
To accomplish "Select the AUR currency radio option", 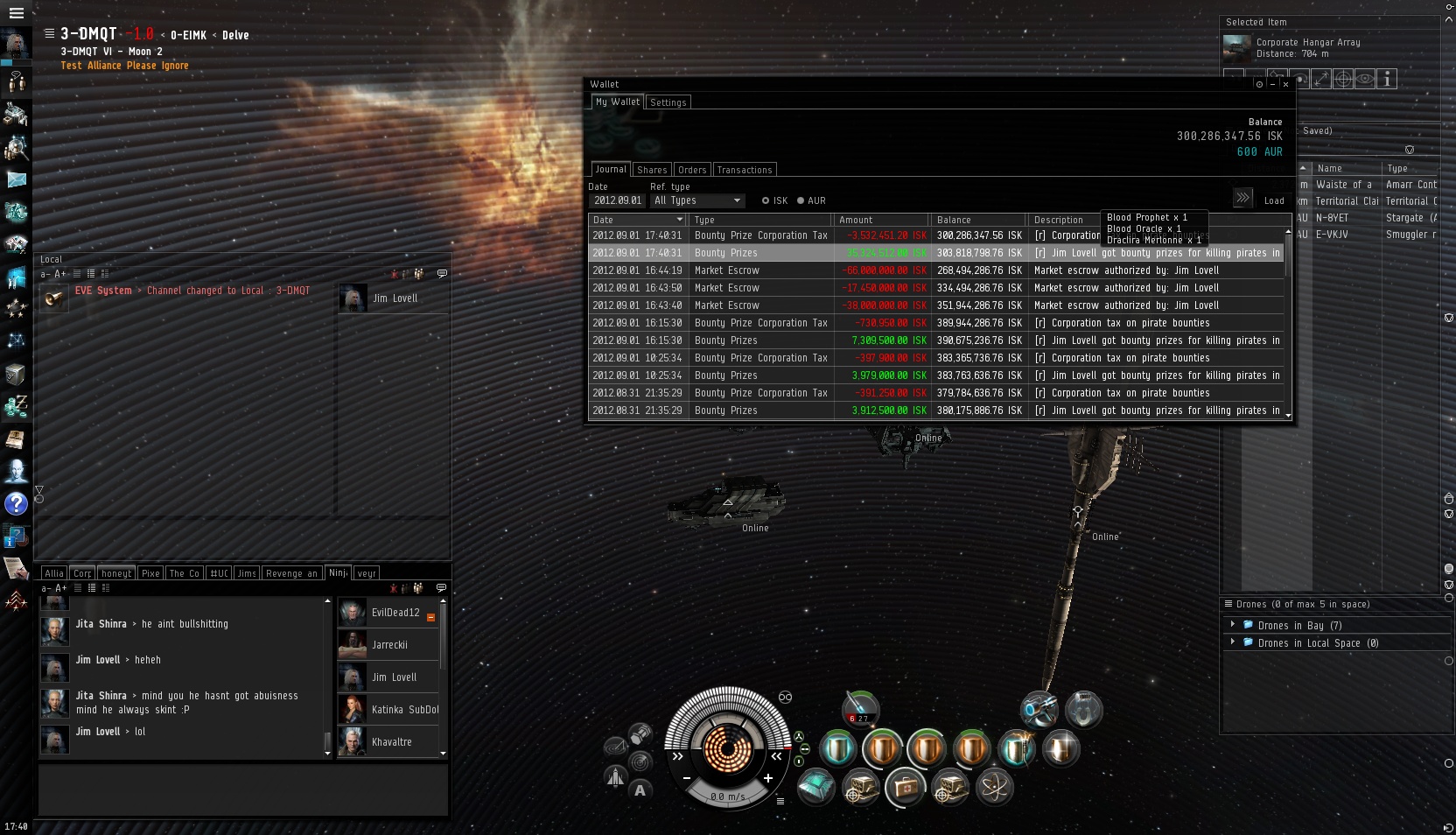I will tap(801, 200).
